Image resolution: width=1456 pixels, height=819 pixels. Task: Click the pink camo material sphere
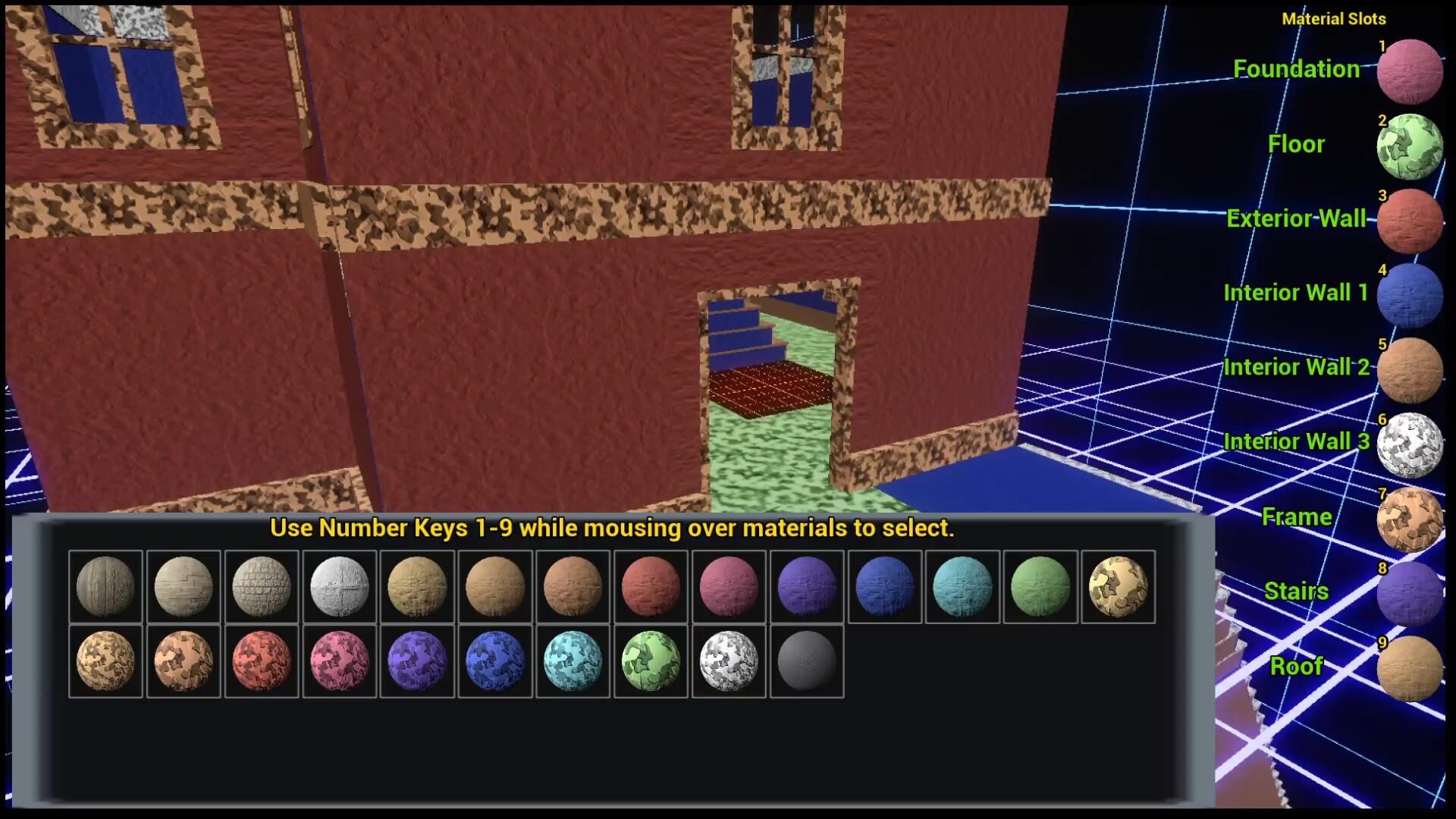coord(339,661)
